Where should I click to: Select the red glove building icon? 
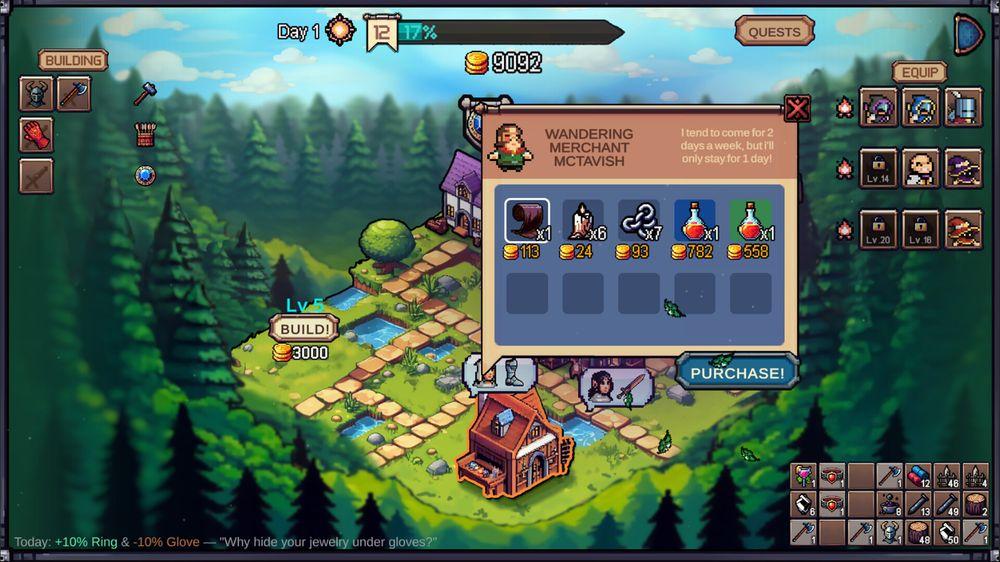tap(36, 135)
